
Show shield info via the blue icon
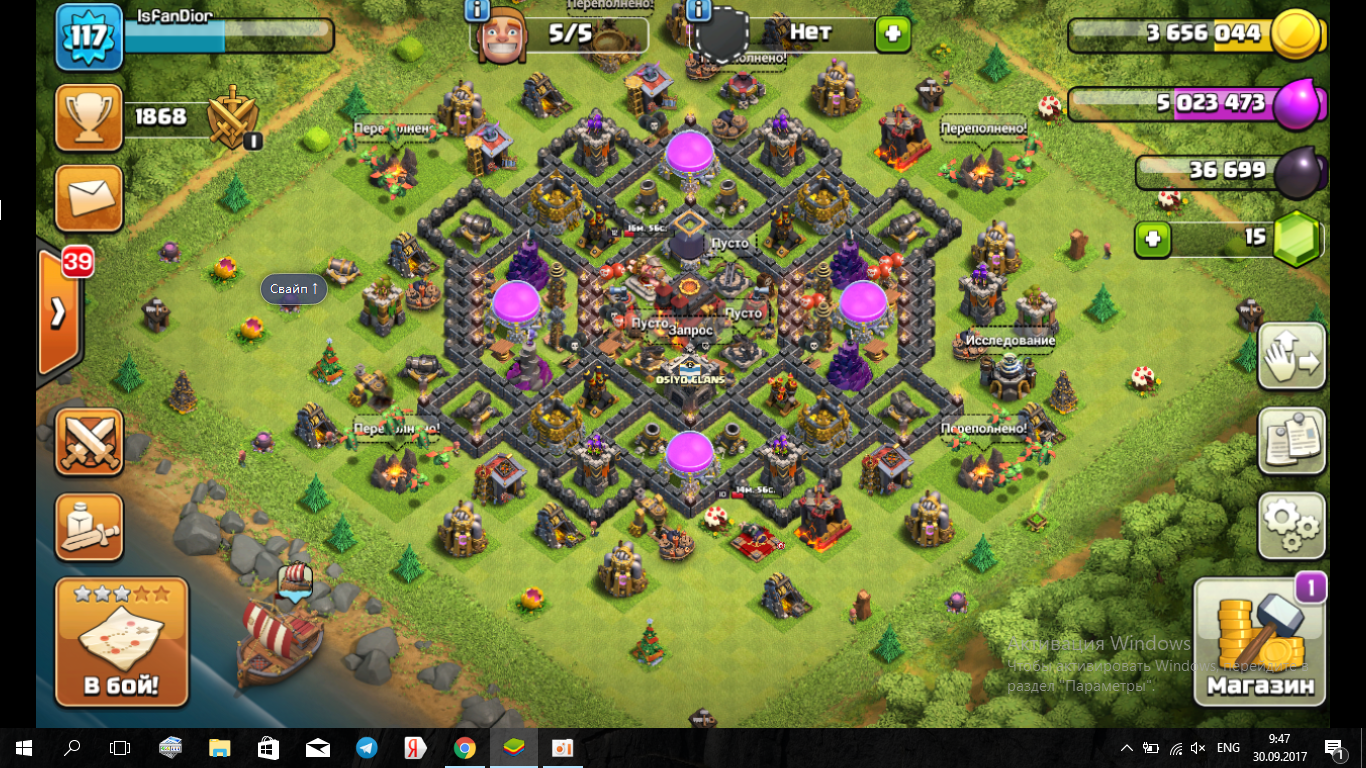(698, 11)
